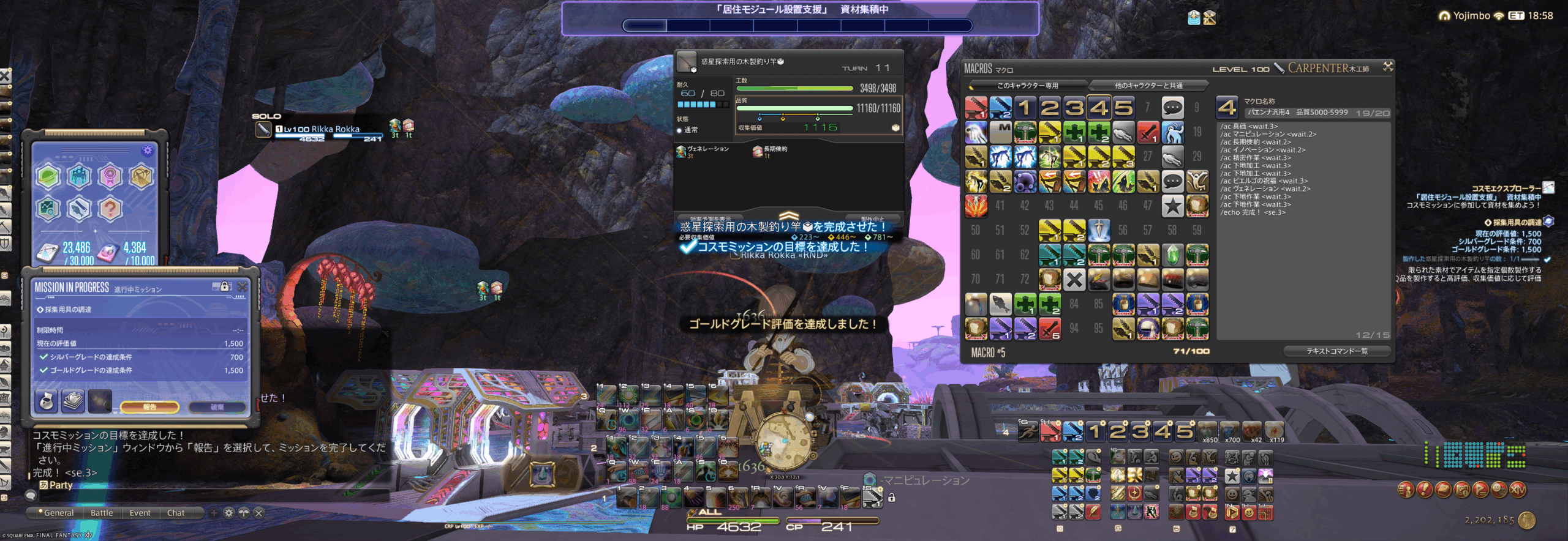Open the テキストコマンド一覧 text command list

1336,351
